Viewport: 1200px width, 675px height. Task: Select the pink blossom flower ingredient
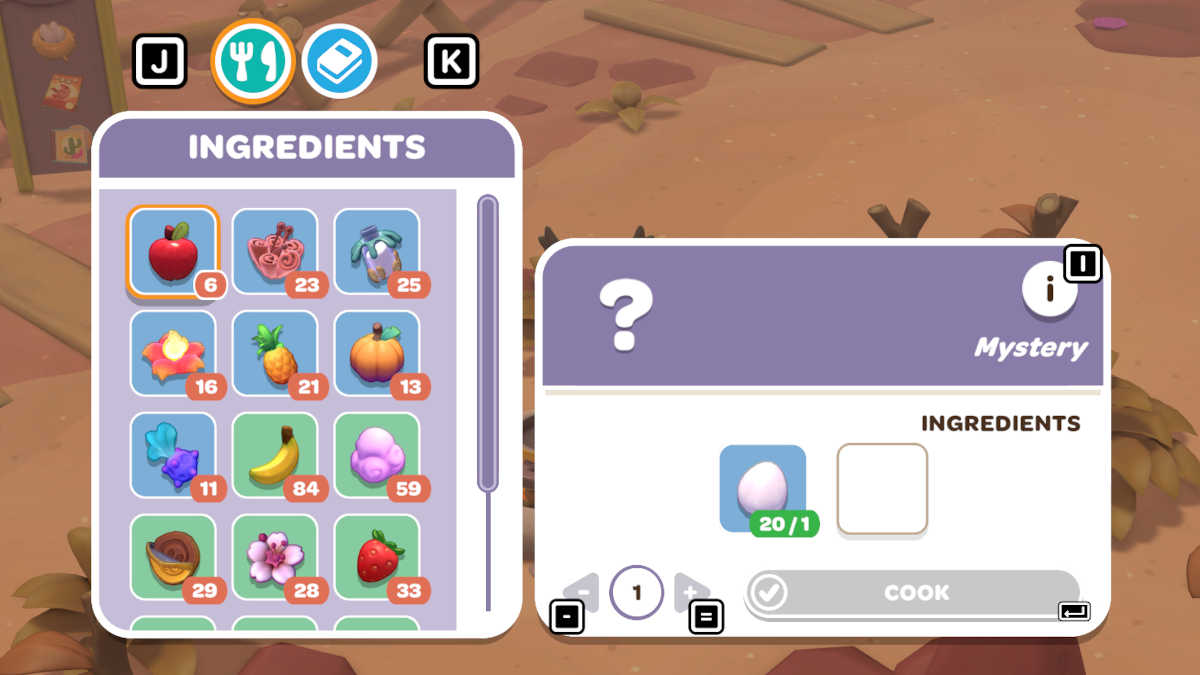[x=275, y=558]
